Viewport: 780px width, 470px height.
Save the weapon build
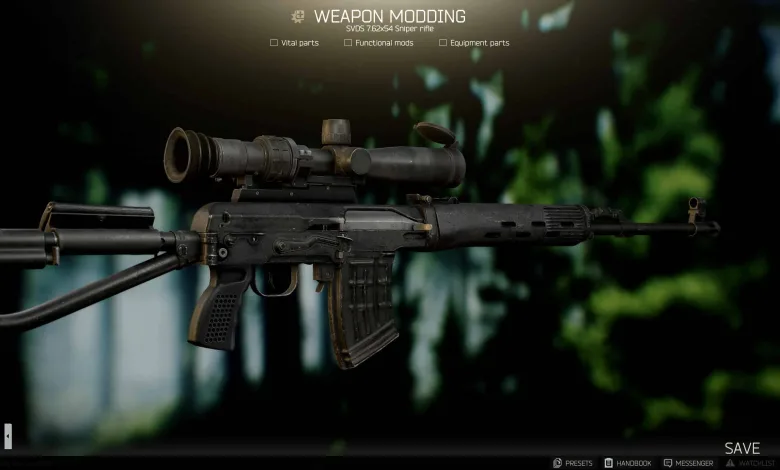[x=742, y=448]
